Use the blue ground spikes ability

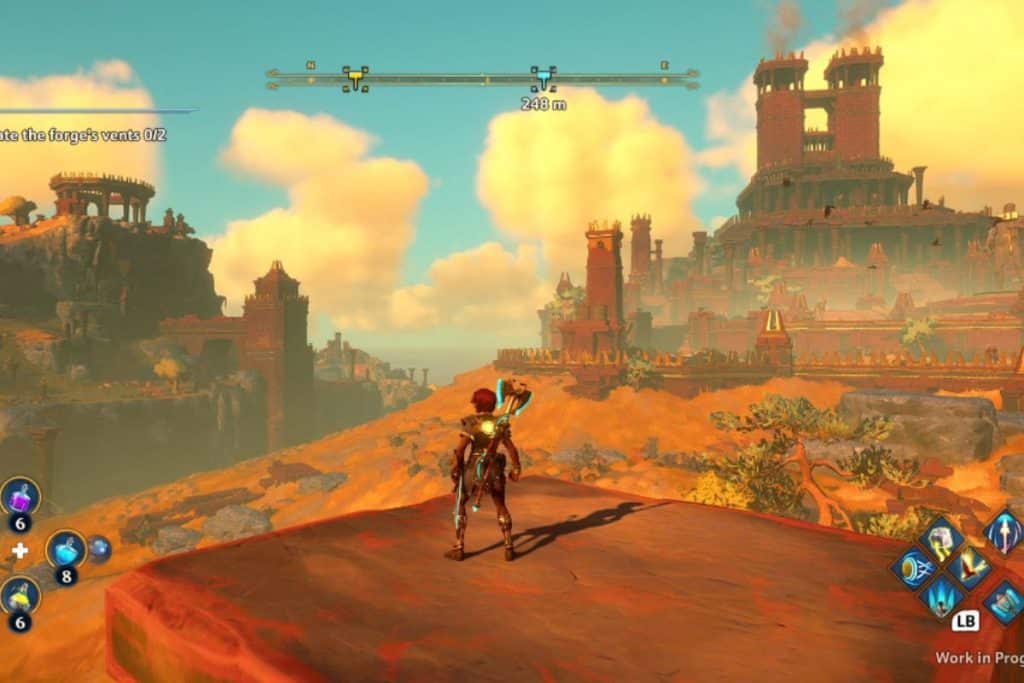(x=940, y=597)
